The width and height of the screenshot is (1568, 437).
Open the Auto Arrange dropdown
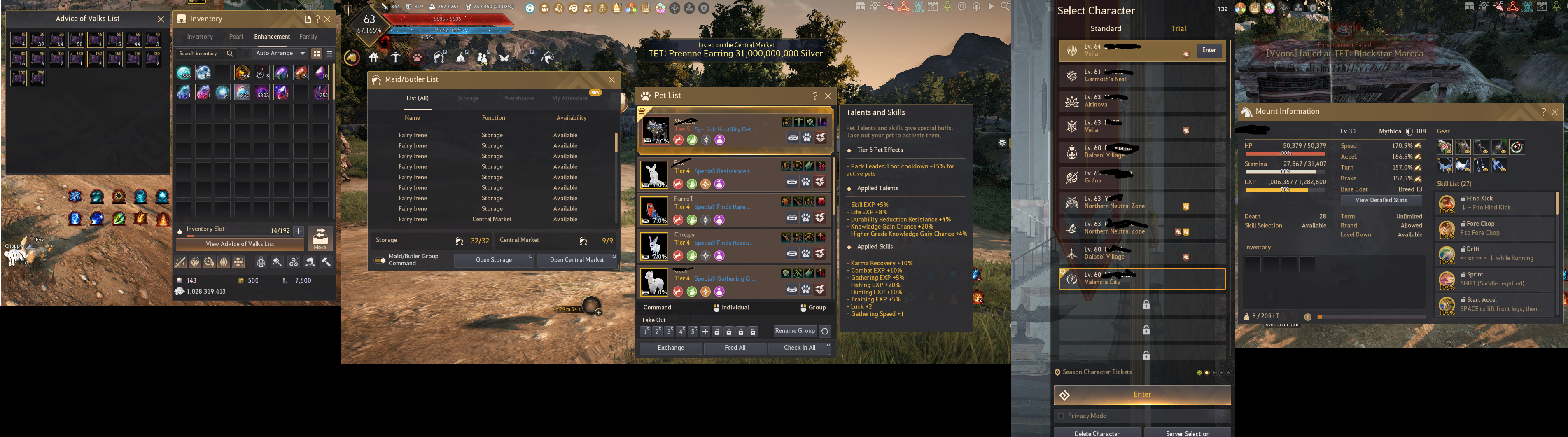coord(280,54)
